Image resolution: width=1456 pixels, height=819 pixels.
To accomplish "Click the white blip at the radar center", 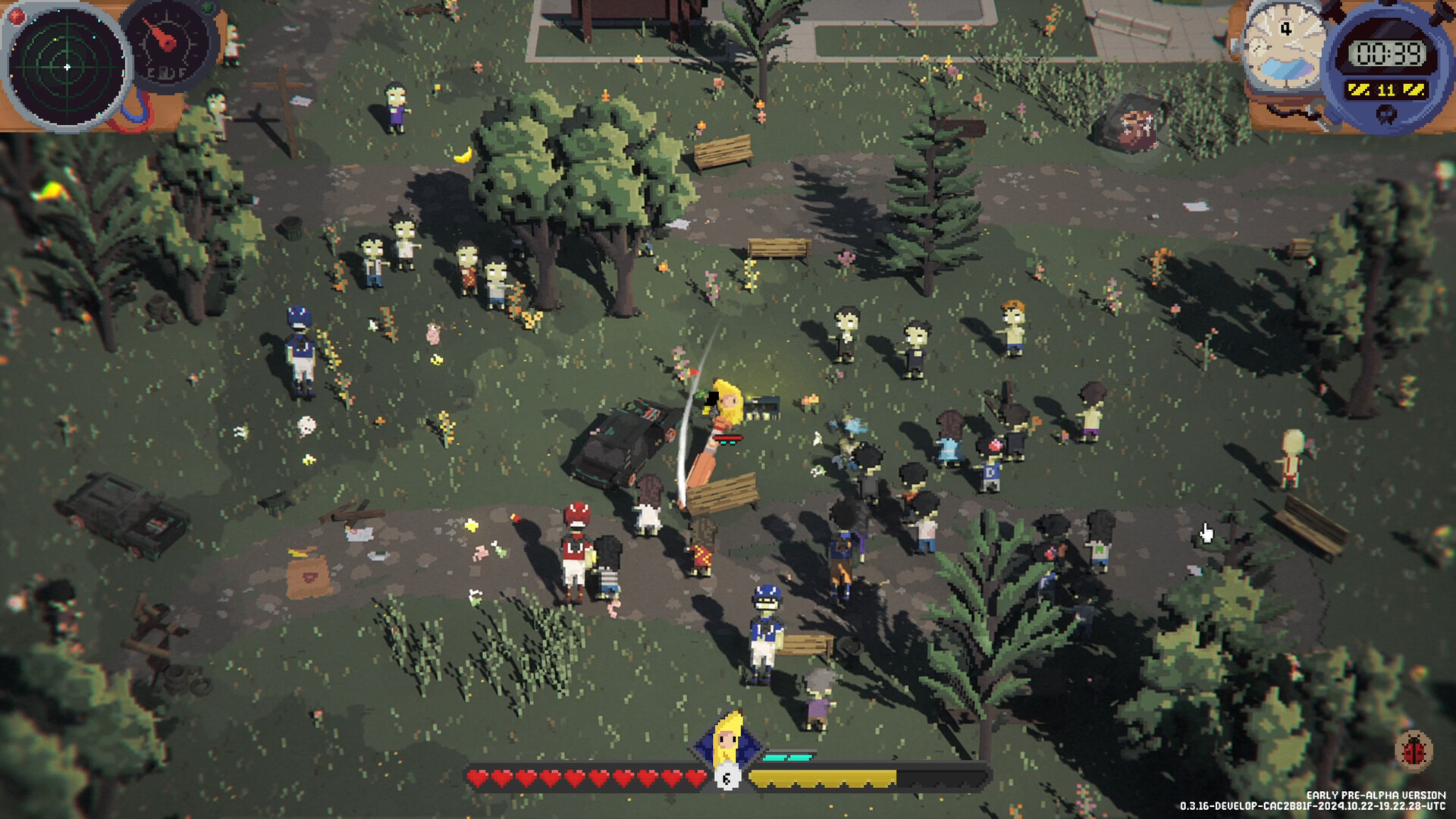I will point(67,67).
